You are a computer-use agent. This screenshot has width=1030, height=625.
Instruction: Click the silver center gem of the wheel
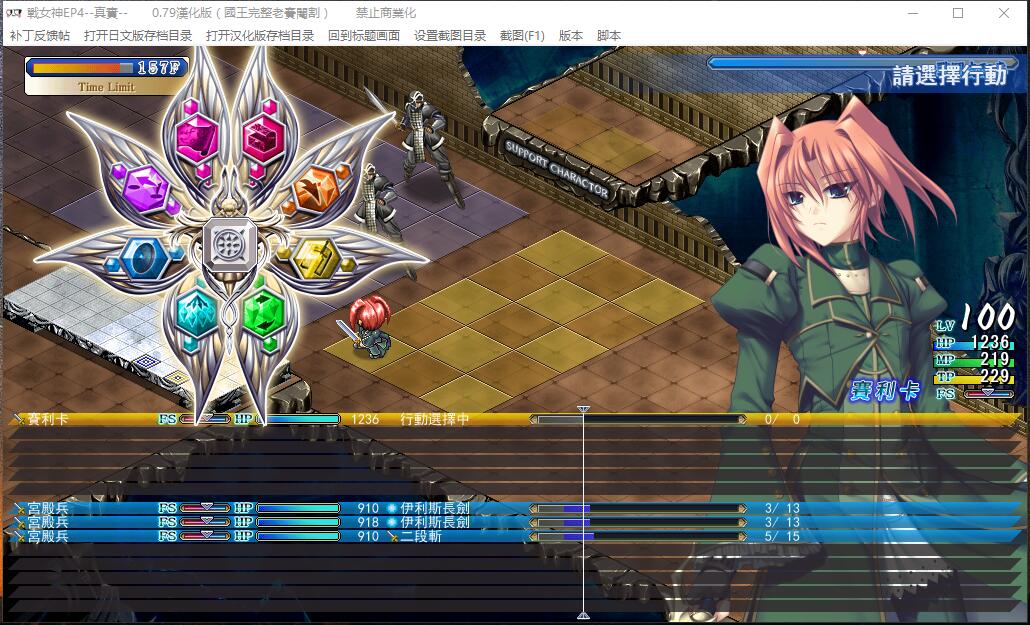(229, 242)
